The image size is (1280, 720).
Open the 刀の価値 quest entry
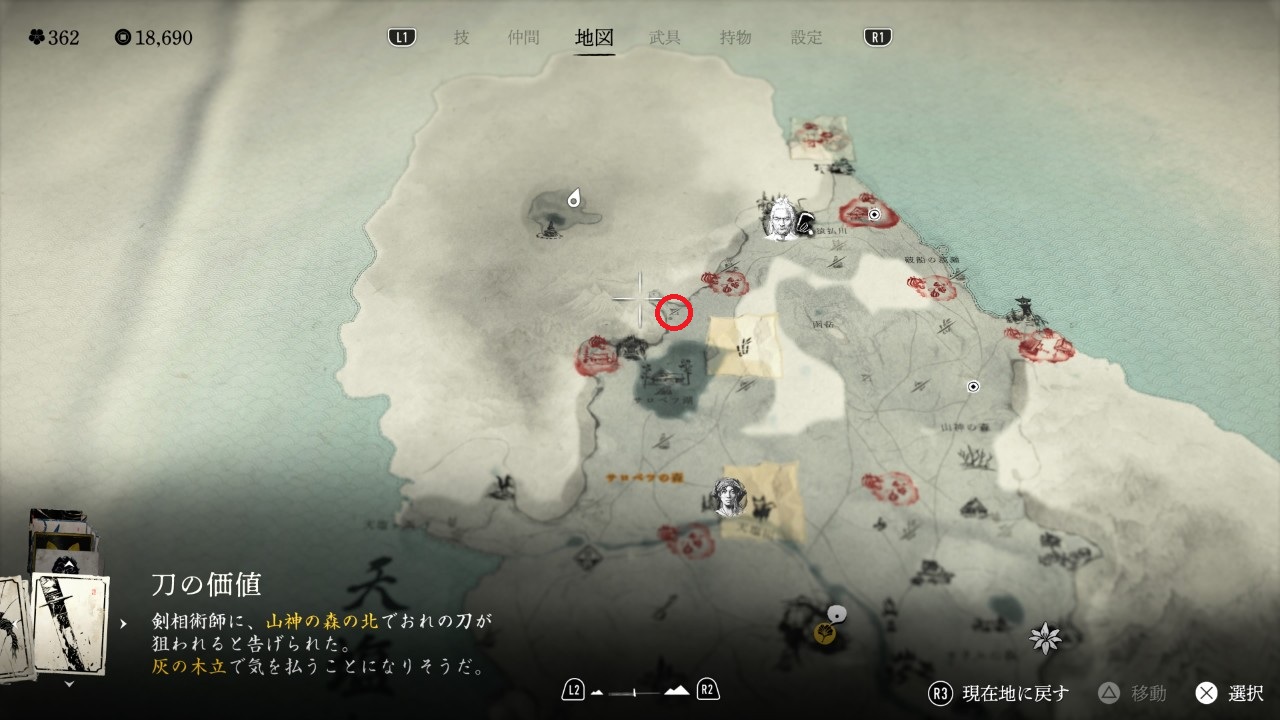[207, 584]
